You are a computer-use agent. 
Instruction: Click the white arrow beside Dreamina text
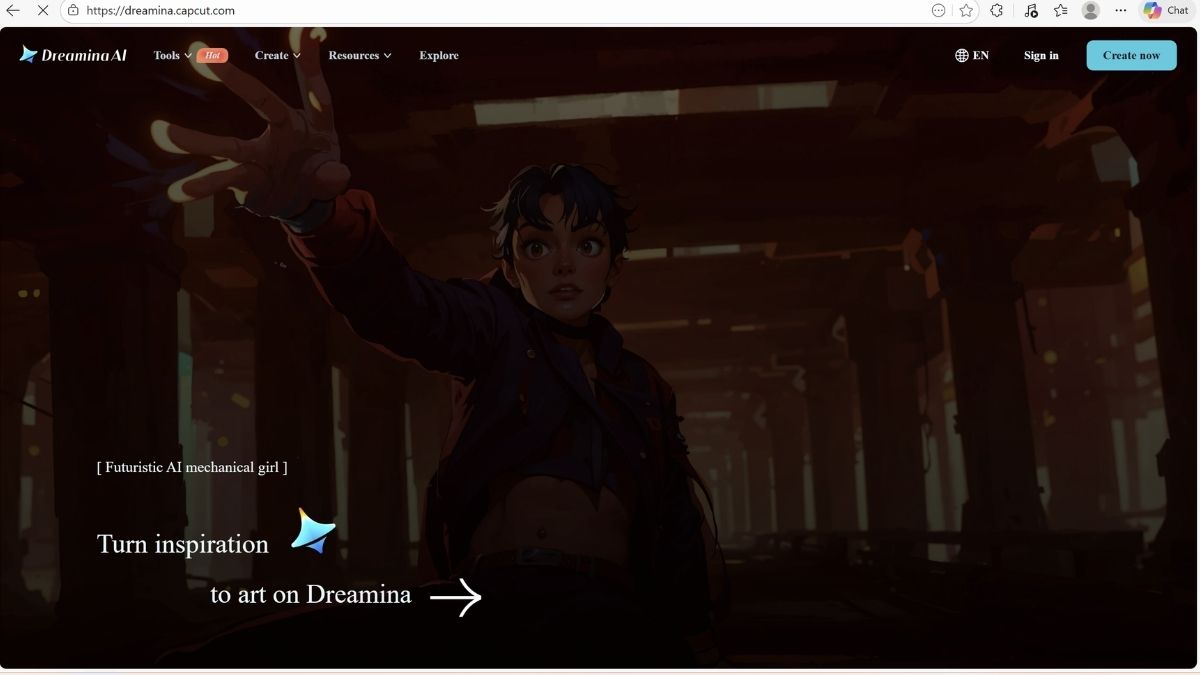click(x=456, y=597)
